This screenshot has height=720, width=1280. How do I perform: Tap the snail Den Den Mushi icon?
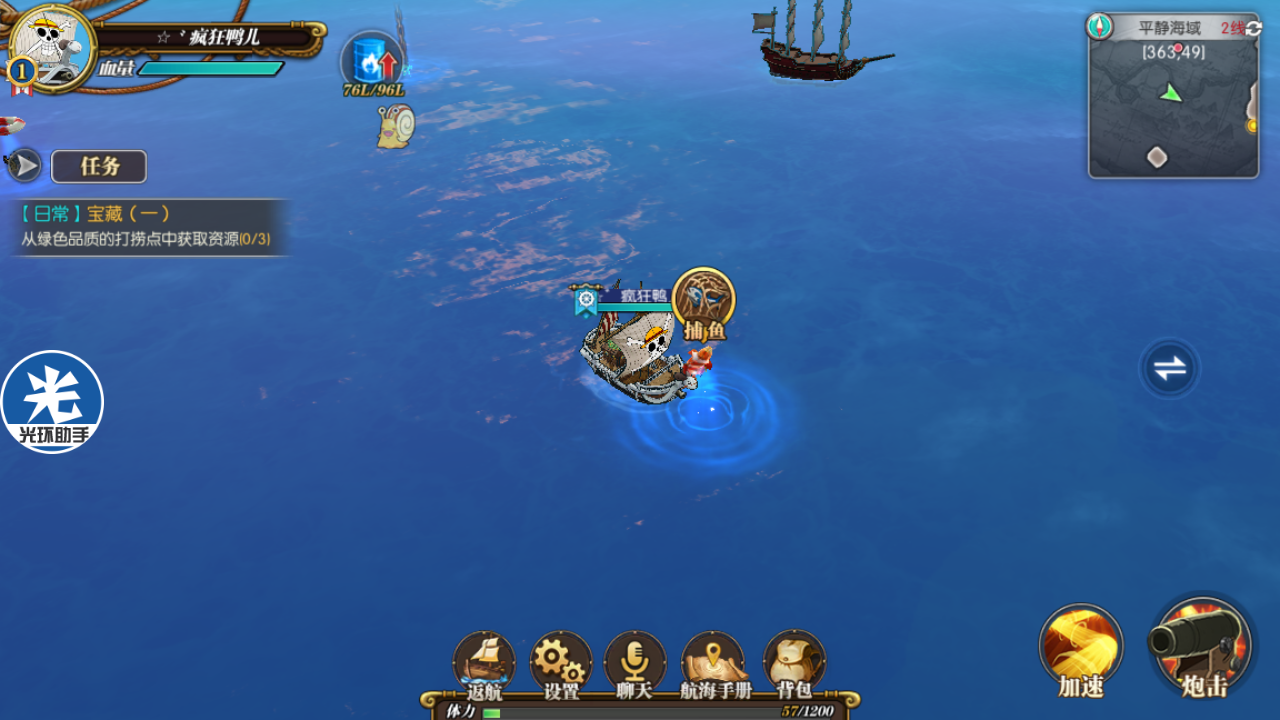pyautogui.click(x=396, y=127)
